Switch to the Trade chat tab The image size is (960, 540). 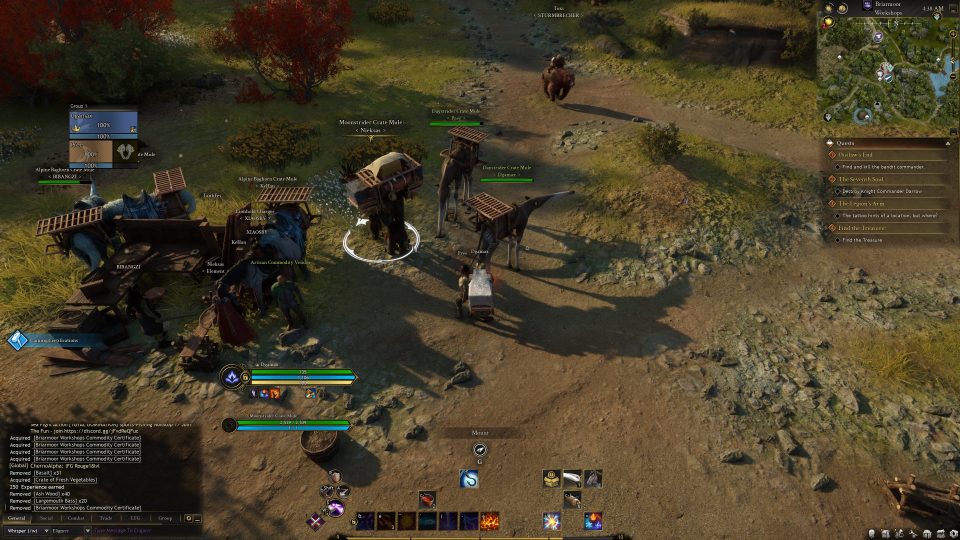[106, 518]
